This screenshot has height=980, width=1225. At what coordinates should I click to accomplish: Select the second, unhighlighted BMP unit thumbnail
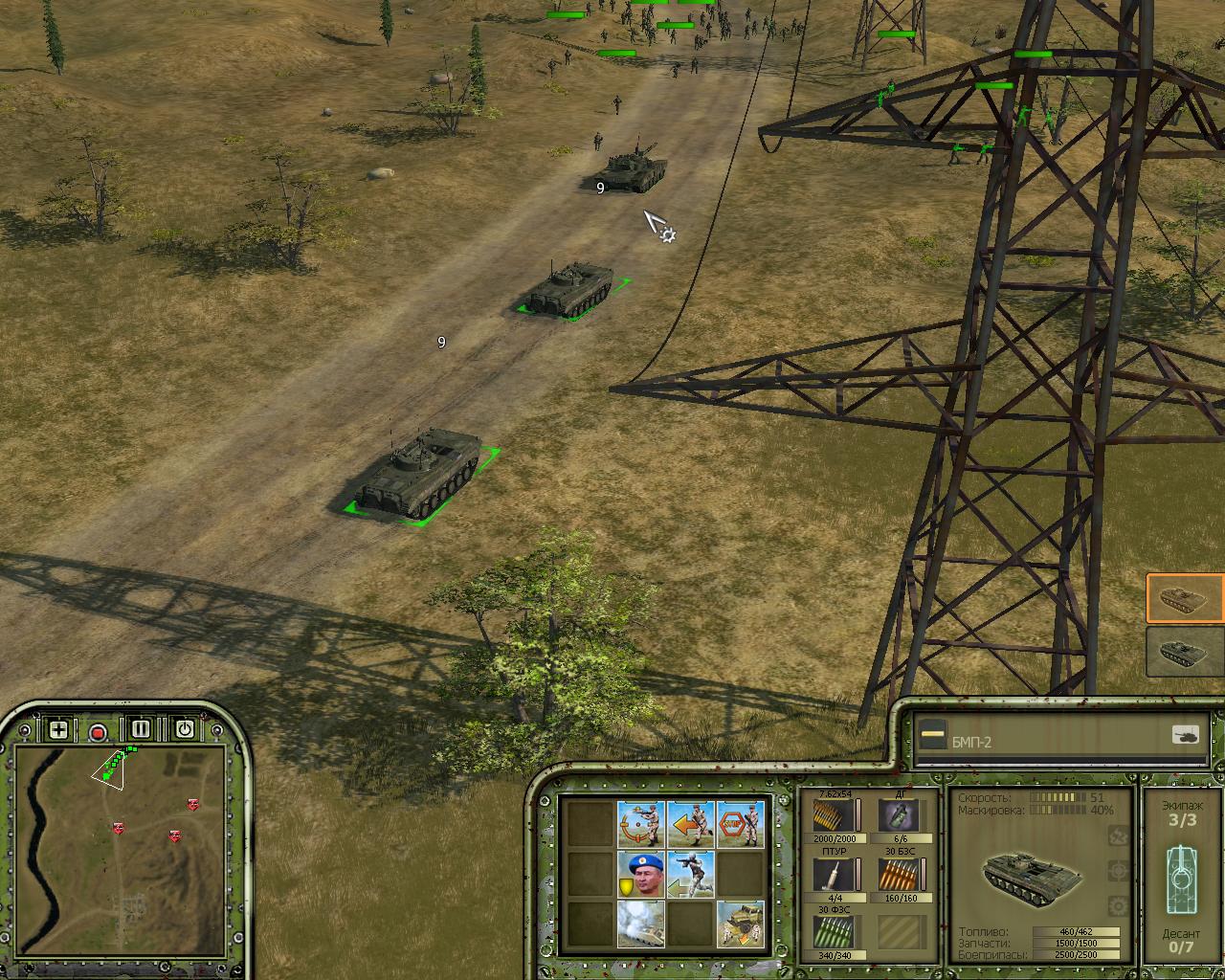1185,652
